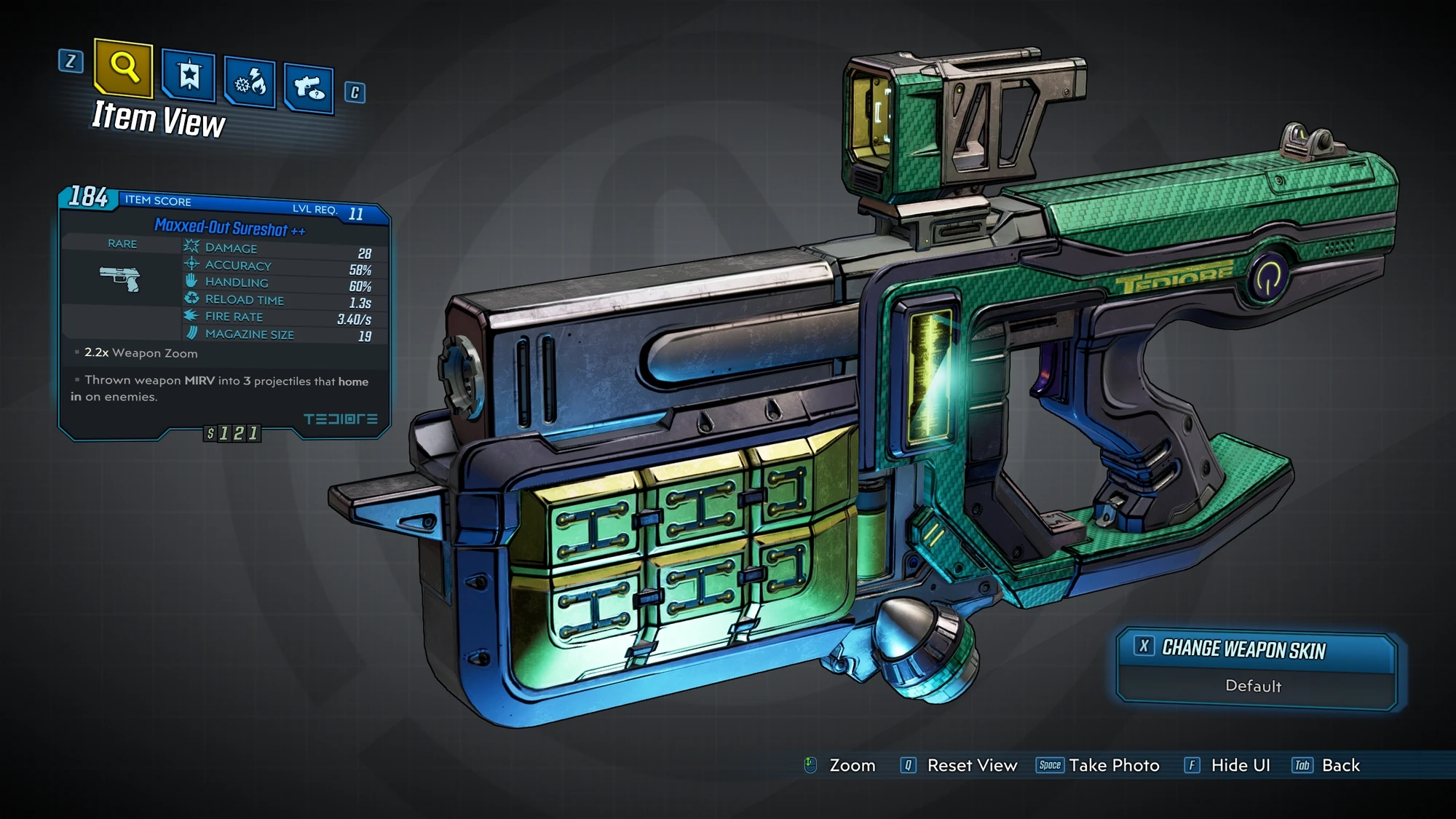Screen dimensions: 1456x819
Task: Activate Reset View from the bottom bar
Action: click(971, 765)
